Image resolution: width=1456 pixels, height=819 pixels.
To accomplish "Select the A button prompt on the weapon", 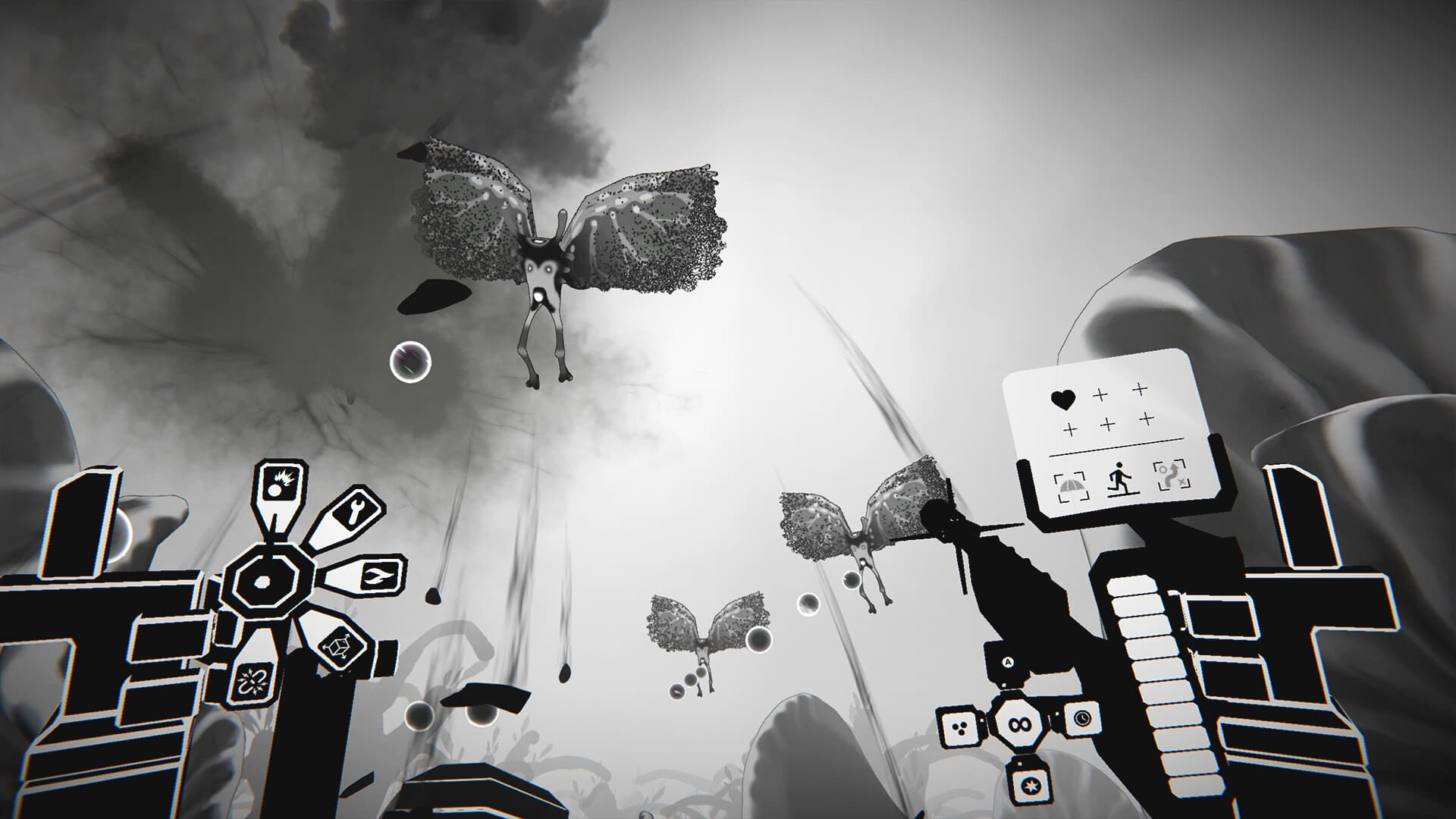I will [1006, 662].
